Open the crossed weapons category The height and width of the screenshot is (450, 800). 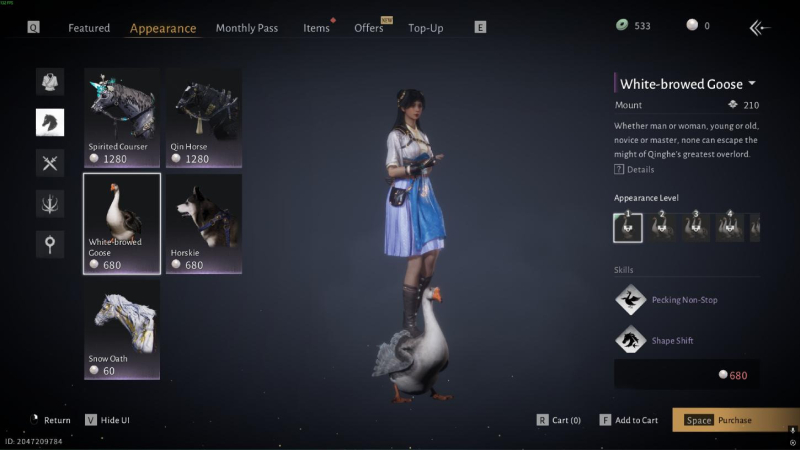coord(50,163)
